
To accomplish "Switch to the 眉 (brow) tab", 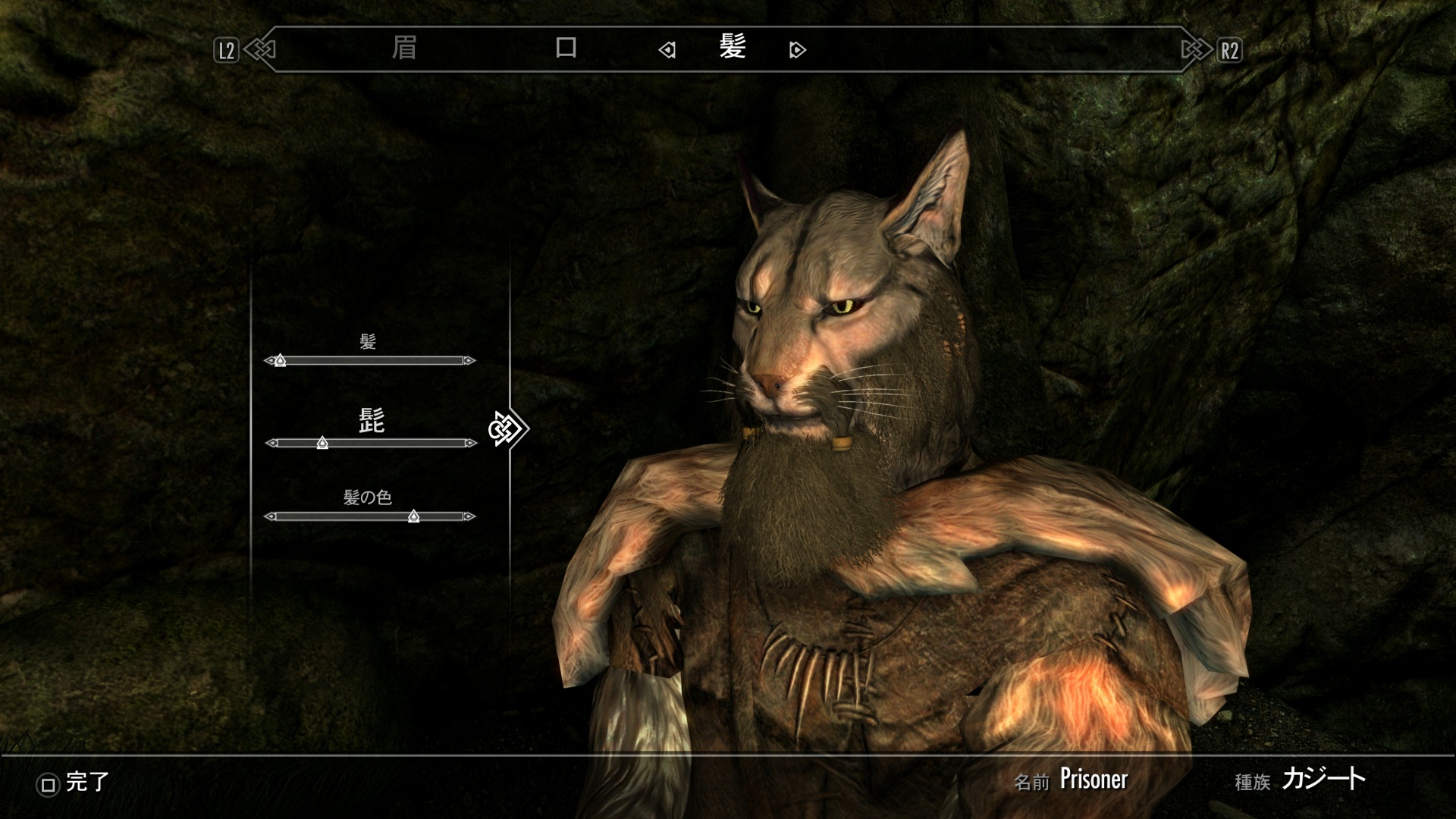I will click(403, 49).
